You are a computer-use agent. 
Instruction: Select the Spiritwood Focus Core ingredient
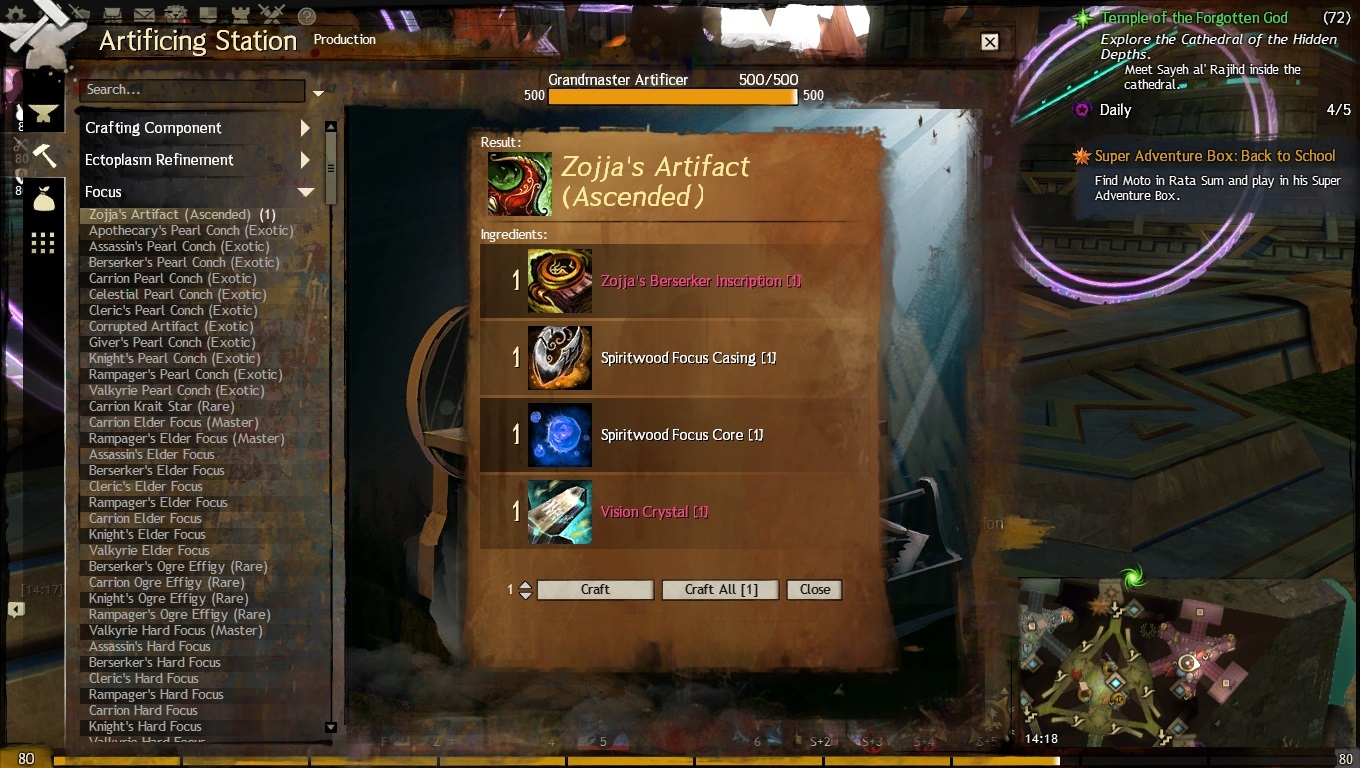pyautogui.click(x=682, y=435)
